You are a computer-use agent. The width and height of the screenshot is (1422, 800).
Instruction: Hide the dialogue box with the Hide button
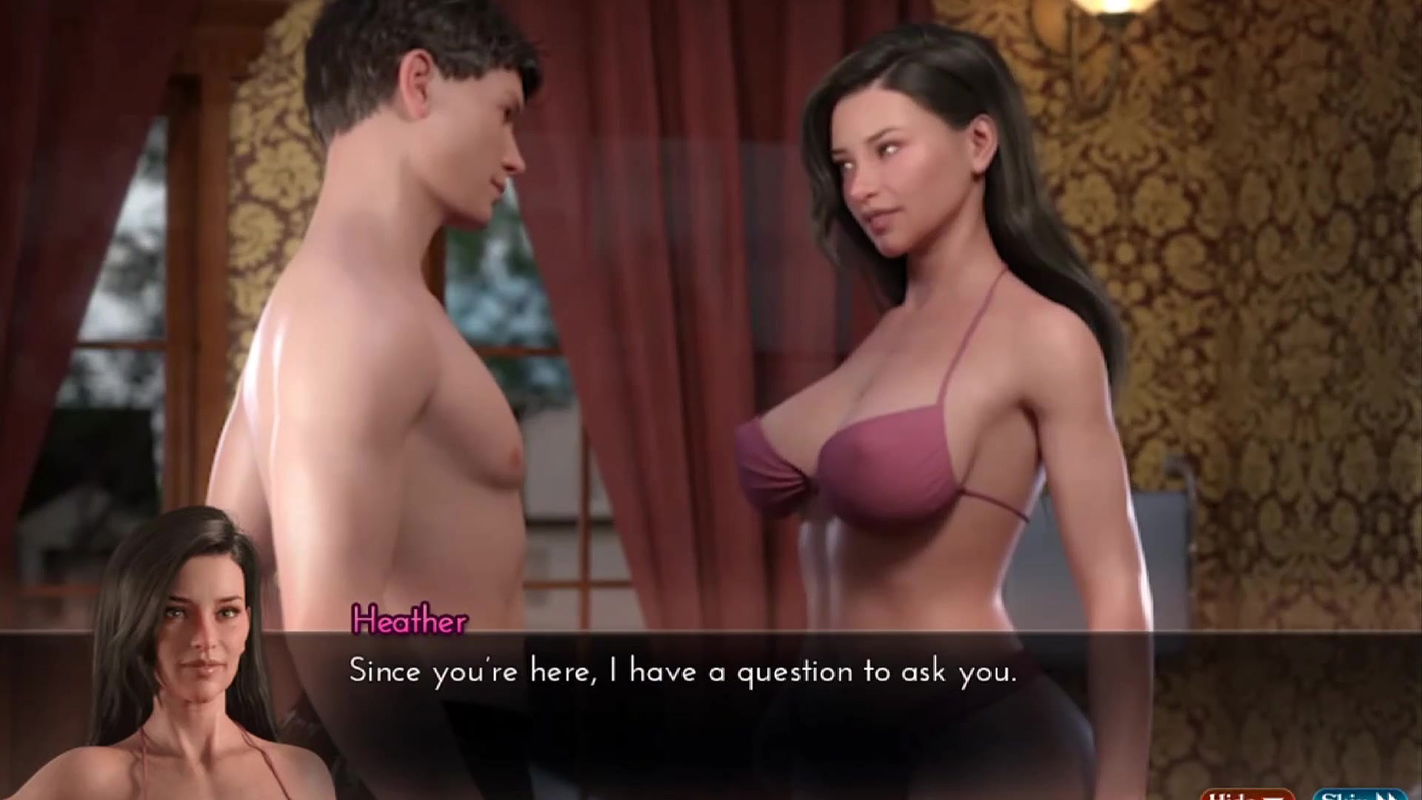[1247, 795]
